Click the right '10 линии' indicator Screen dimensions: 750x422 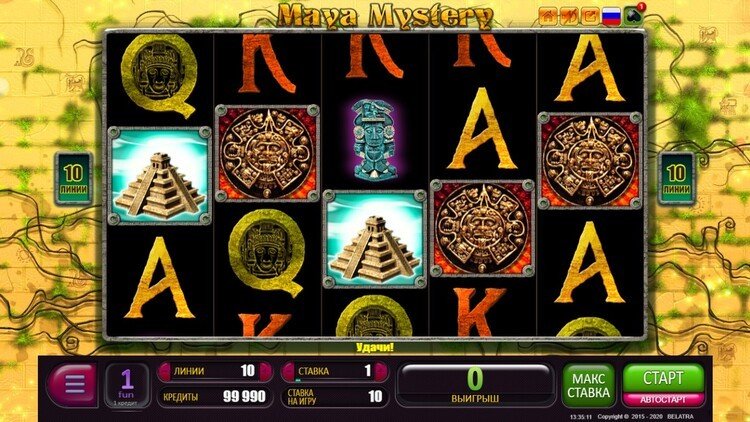(674, 177)
